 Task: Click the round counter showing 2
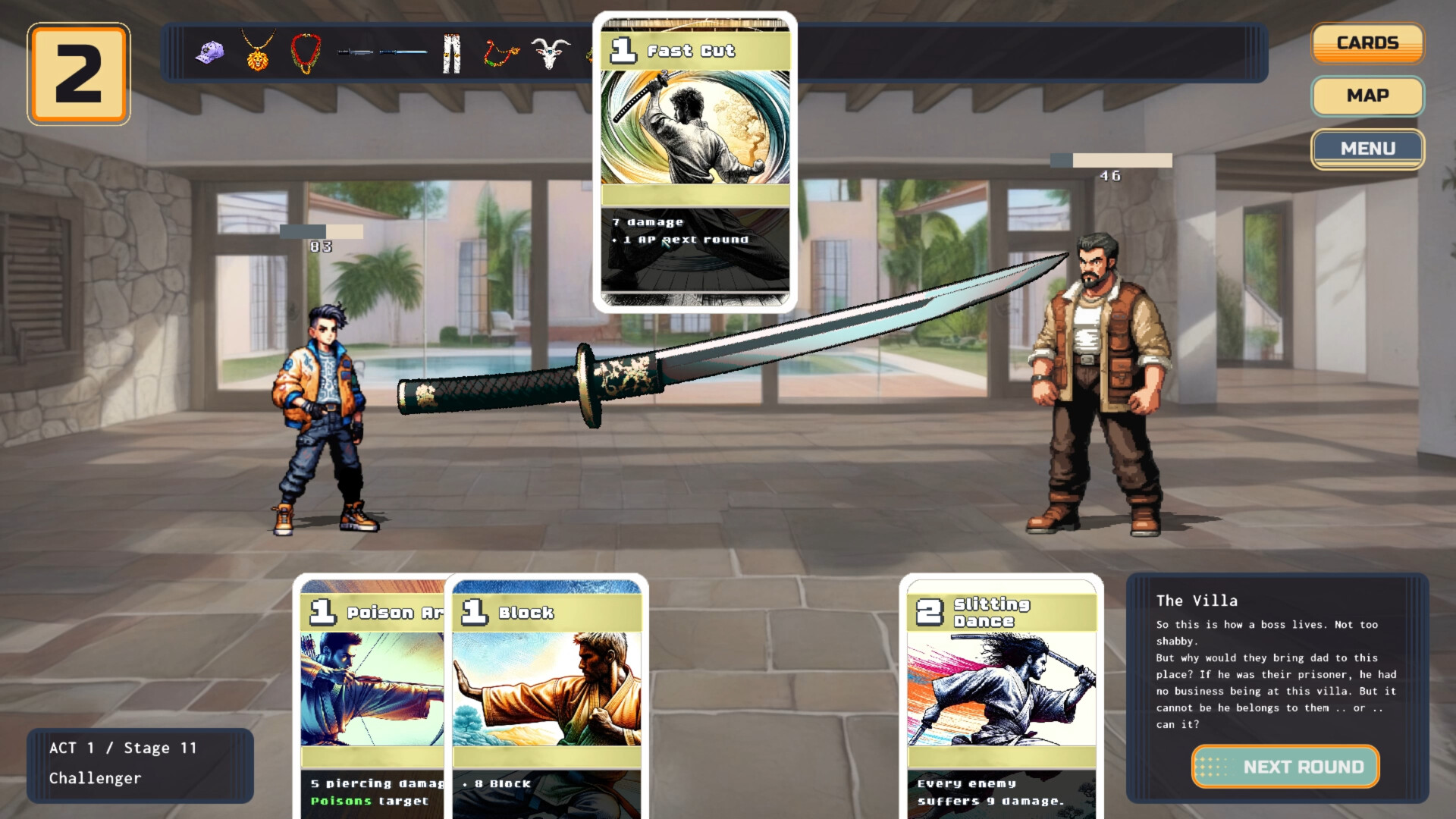[x=77, y=72]
